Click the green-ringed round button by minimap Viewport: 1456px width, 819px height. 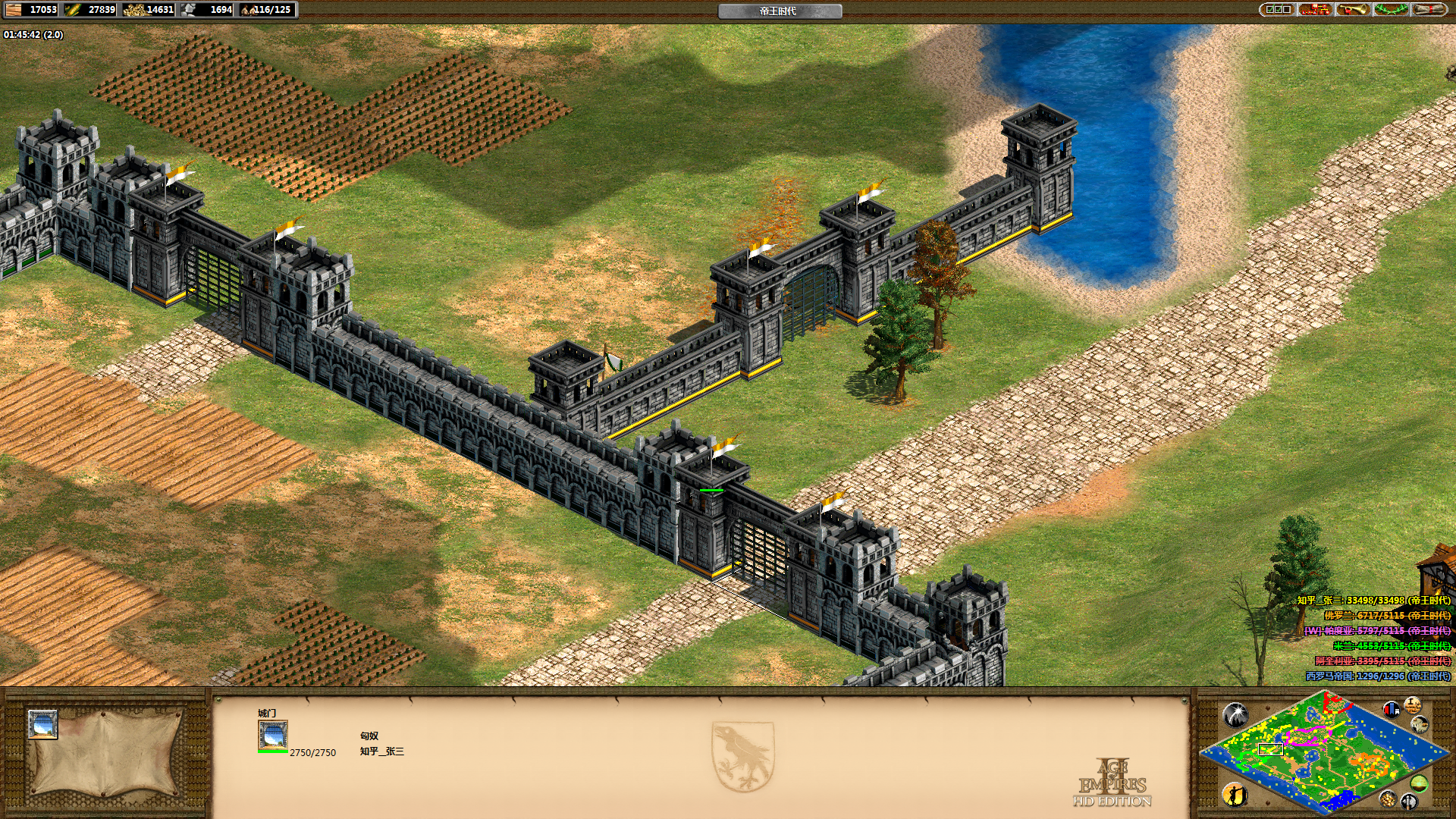click(1420, 783)
